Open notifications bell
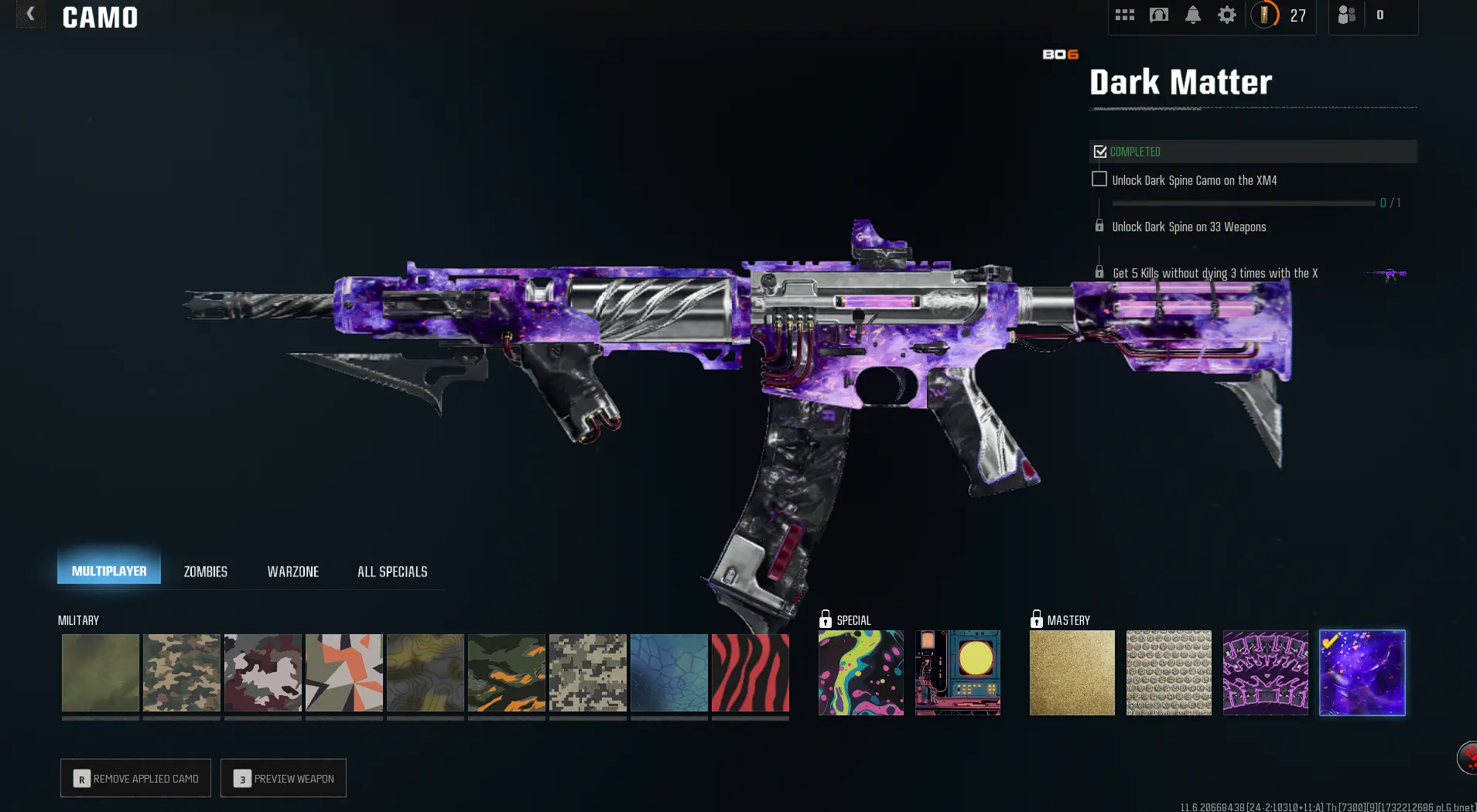The height and width of the screenshot is (812, 1477). 1193,15
